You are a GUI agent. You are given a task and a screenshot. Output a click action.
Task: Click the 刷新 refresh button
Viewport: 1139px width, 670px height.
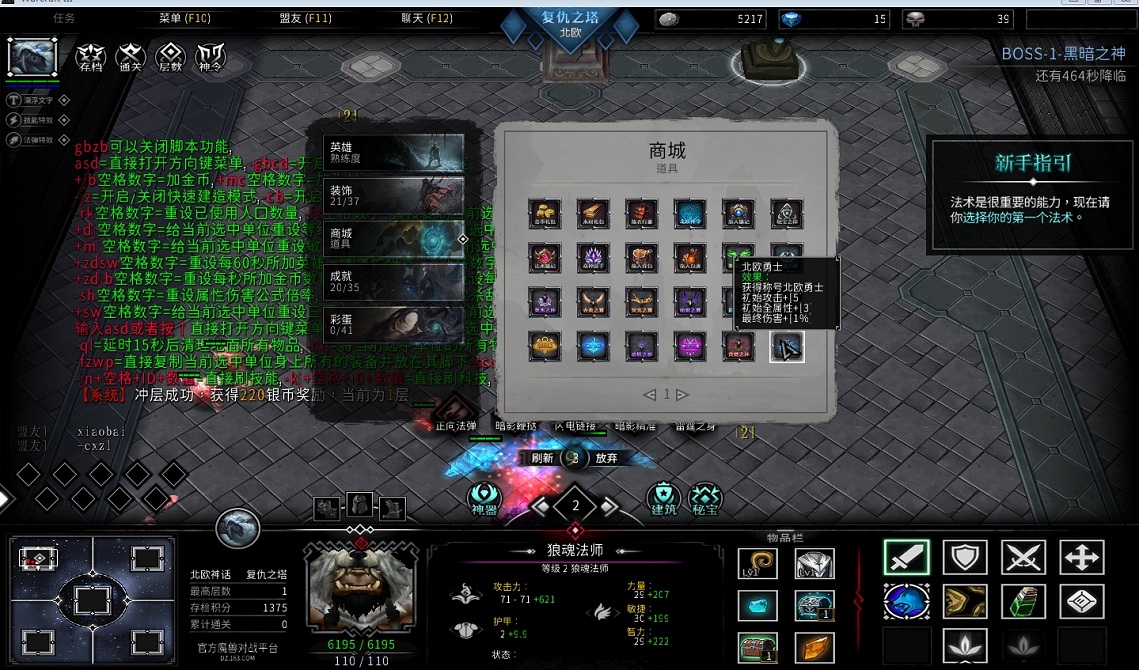(x=543, y=458)
